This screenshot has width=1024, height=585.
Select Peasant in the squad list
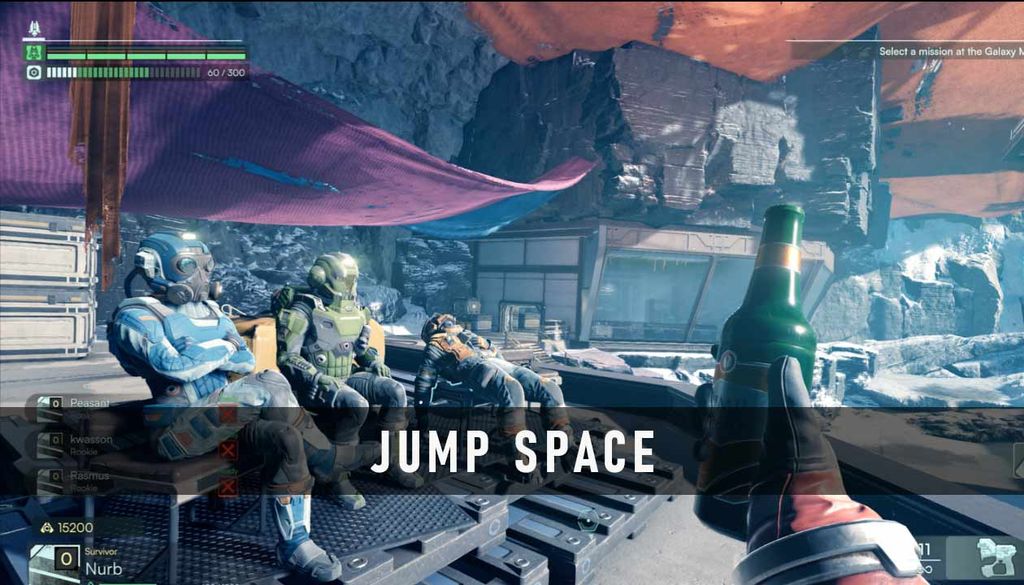pyautogui.click(x=88, y=403)
